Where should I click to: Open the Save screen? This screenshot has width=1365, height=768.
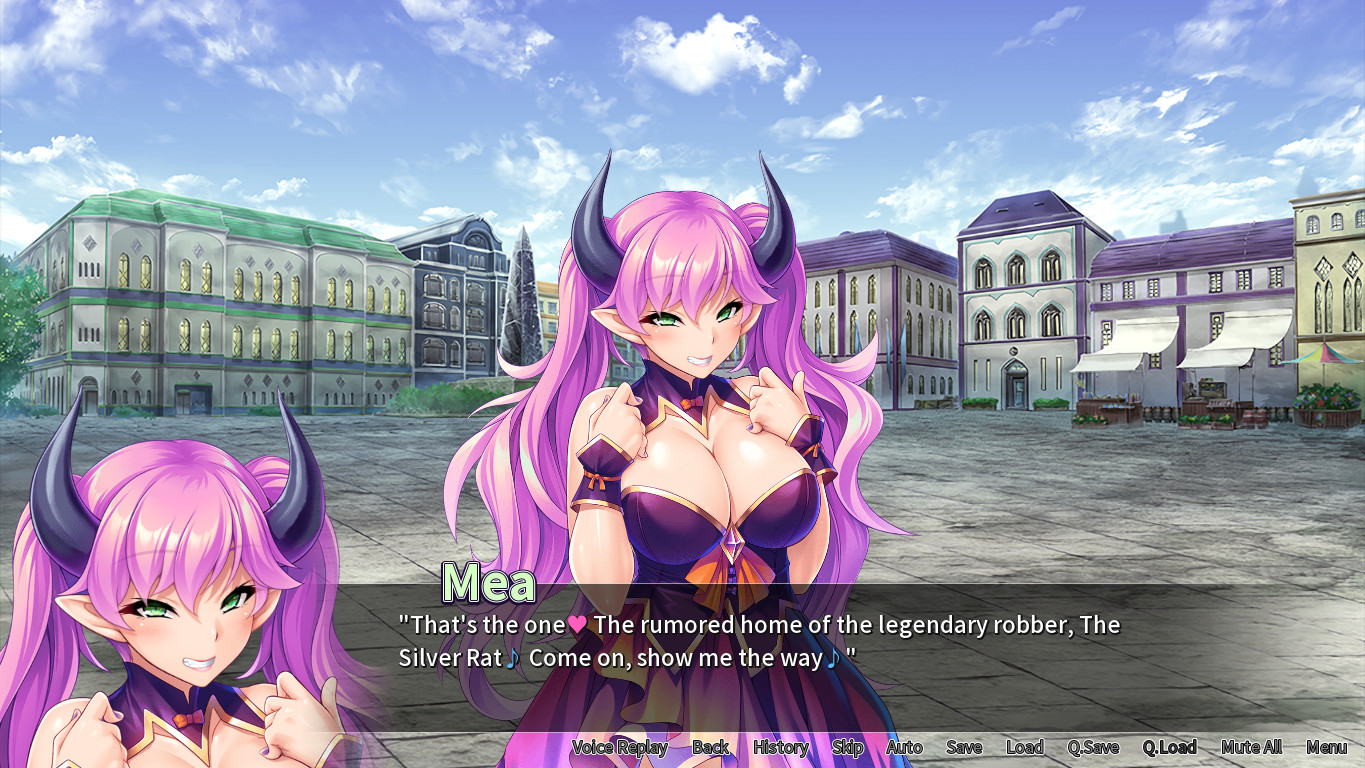(x=964, y=747)
